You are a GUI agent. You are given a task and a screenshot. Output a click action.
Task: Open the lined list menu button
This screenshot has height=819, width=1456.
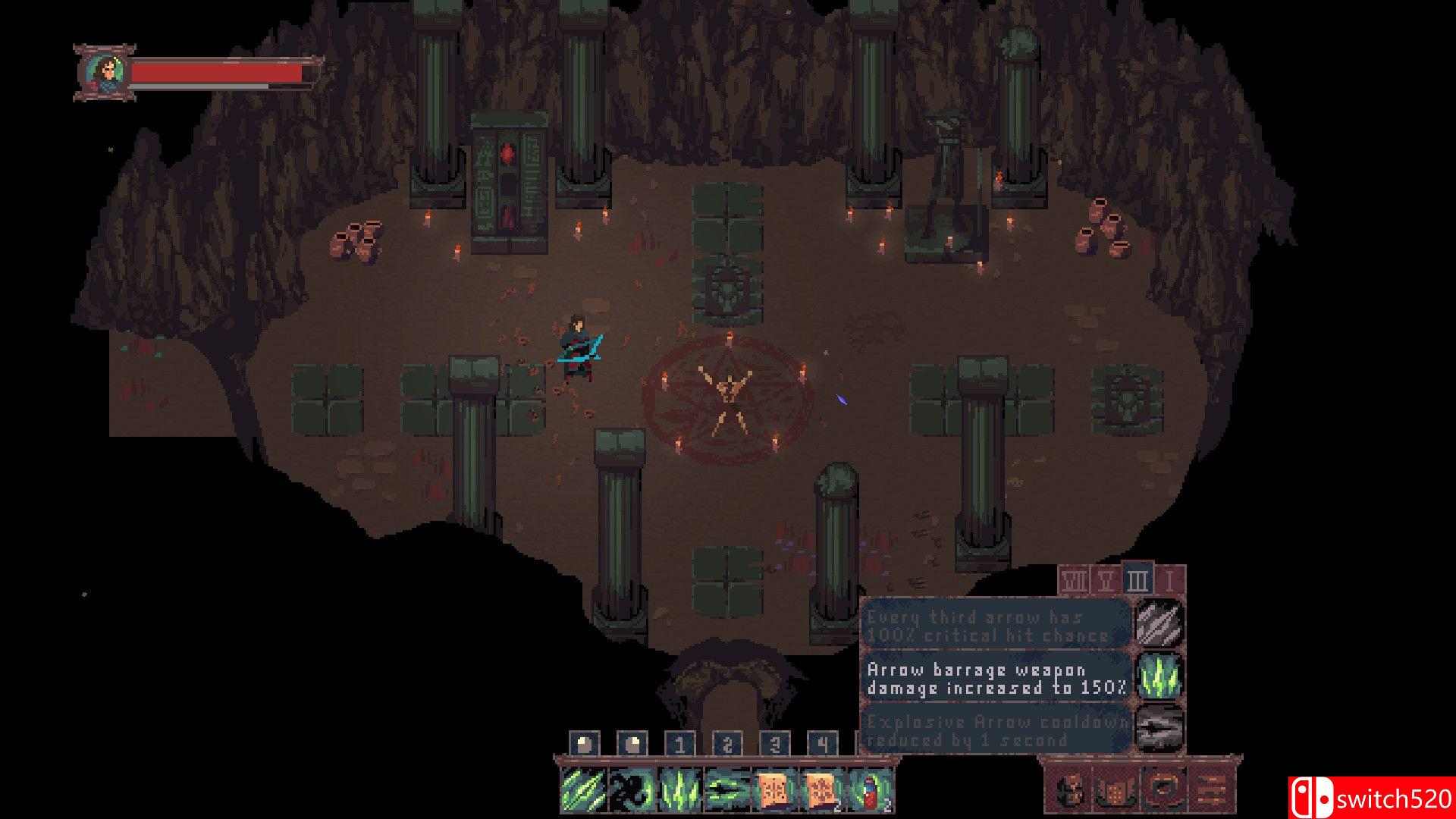1210,789
